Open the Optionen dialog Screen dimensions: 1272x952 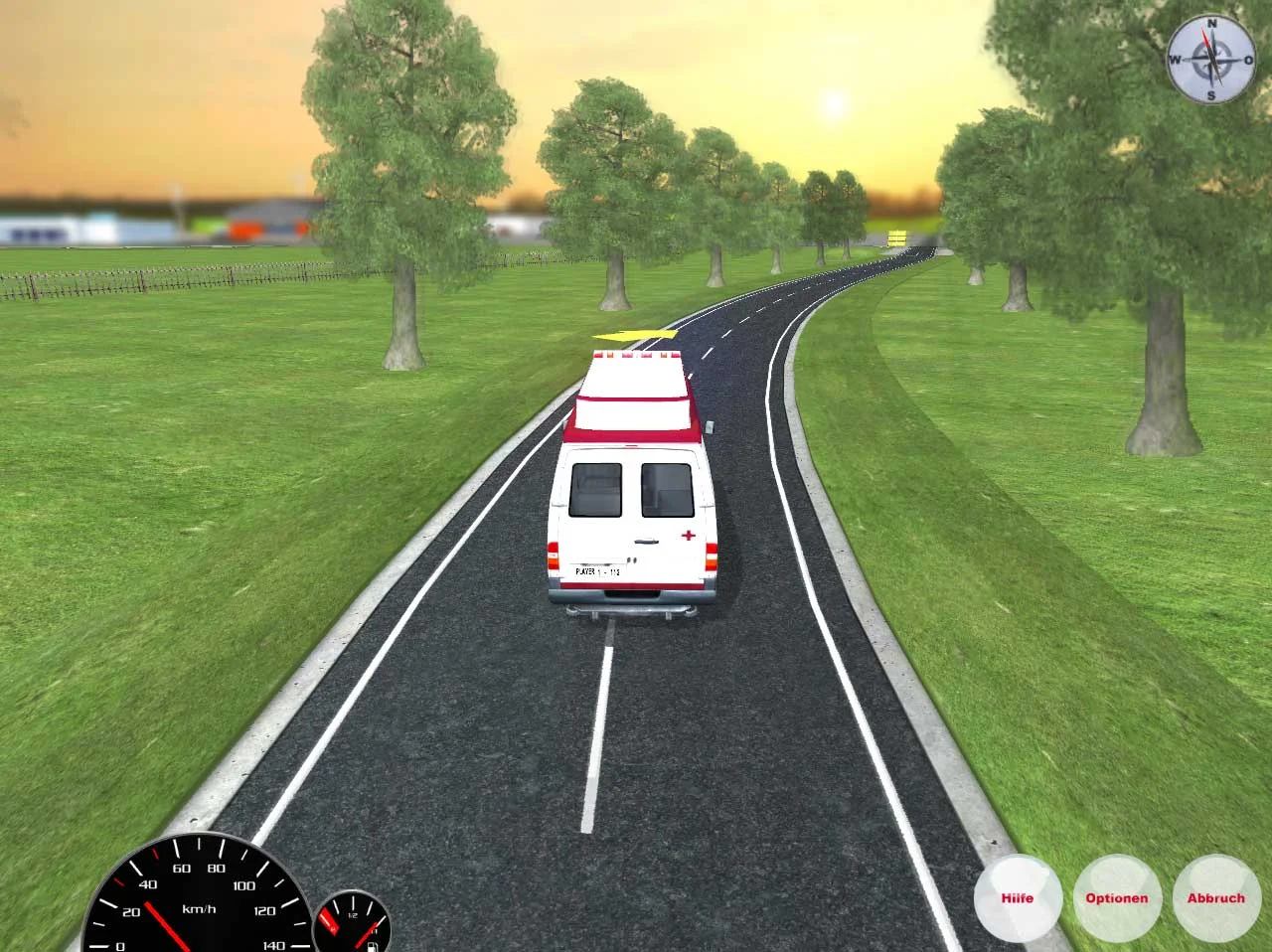pyautogui.click(x=1117, y=897)
